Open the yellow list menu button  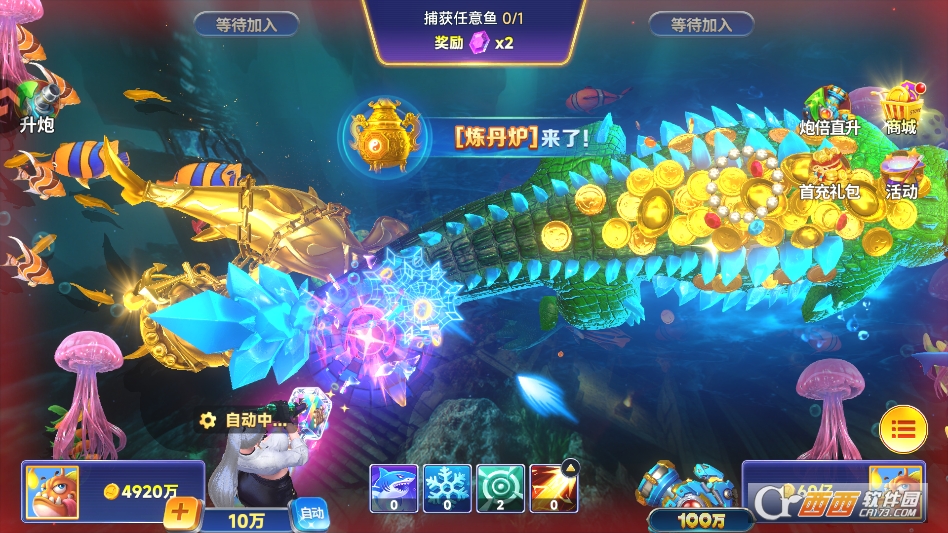903,429
